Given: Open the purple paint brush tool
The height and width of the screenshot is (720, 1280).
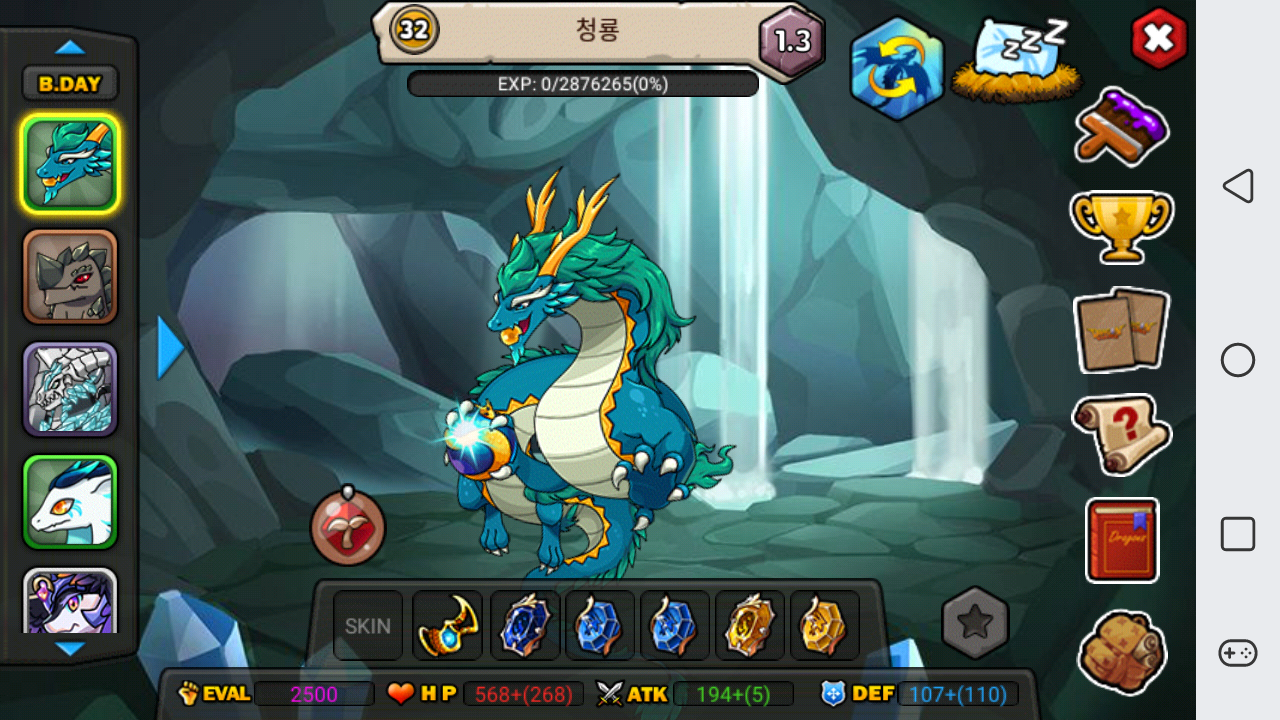Looking at the screenshot, I should click(1122, 127).
